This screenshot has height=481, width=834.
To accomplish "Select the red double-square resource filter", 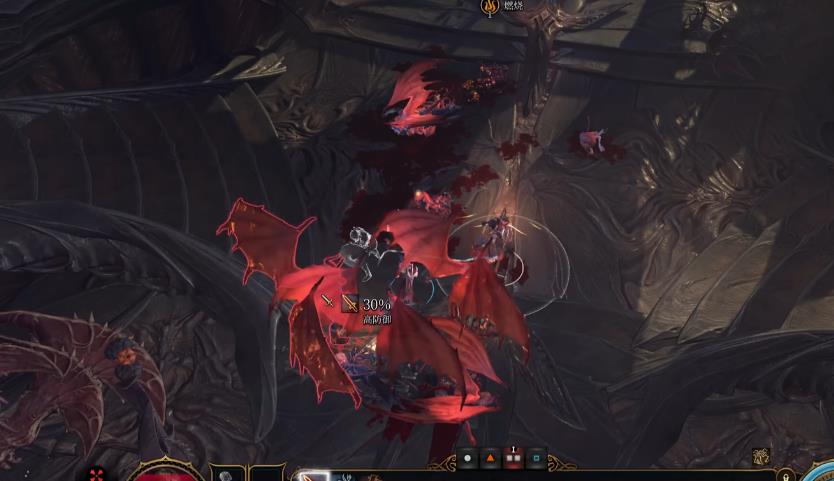I will click(x=513, y=459).
